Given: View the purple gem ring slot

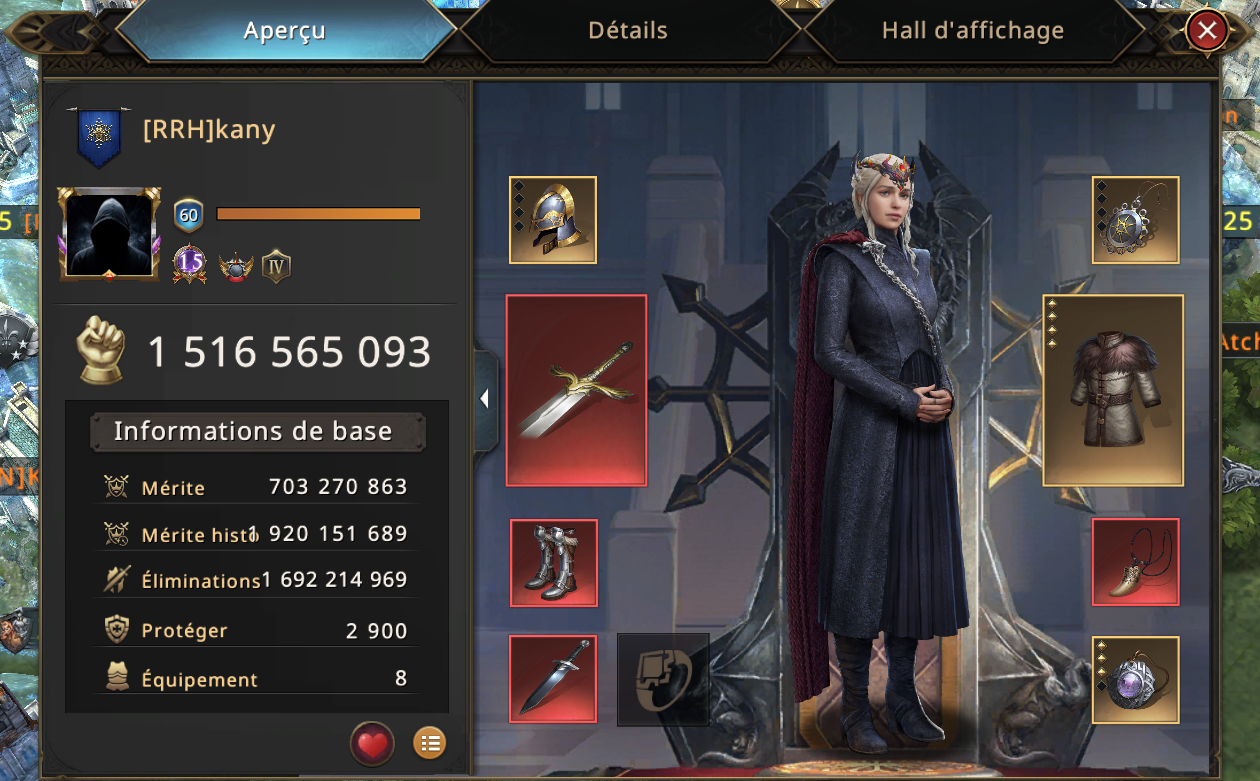Looking at the screenshot, I should tap(1135, 679).
